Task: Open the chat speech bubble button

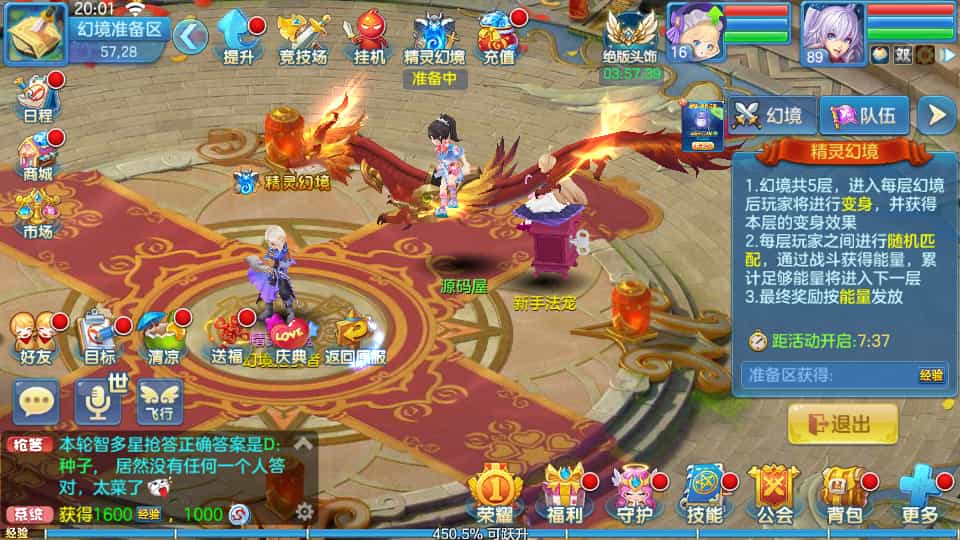Action: pos(37,402)
